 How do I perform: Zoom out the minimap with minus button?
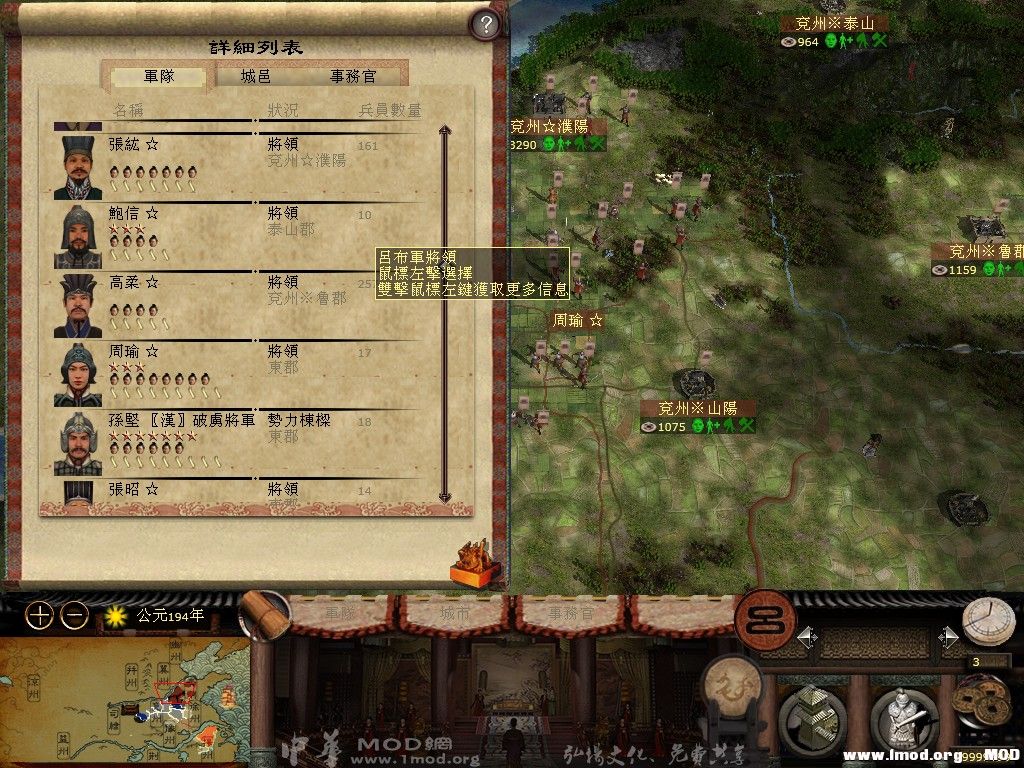tap(74, 616)
